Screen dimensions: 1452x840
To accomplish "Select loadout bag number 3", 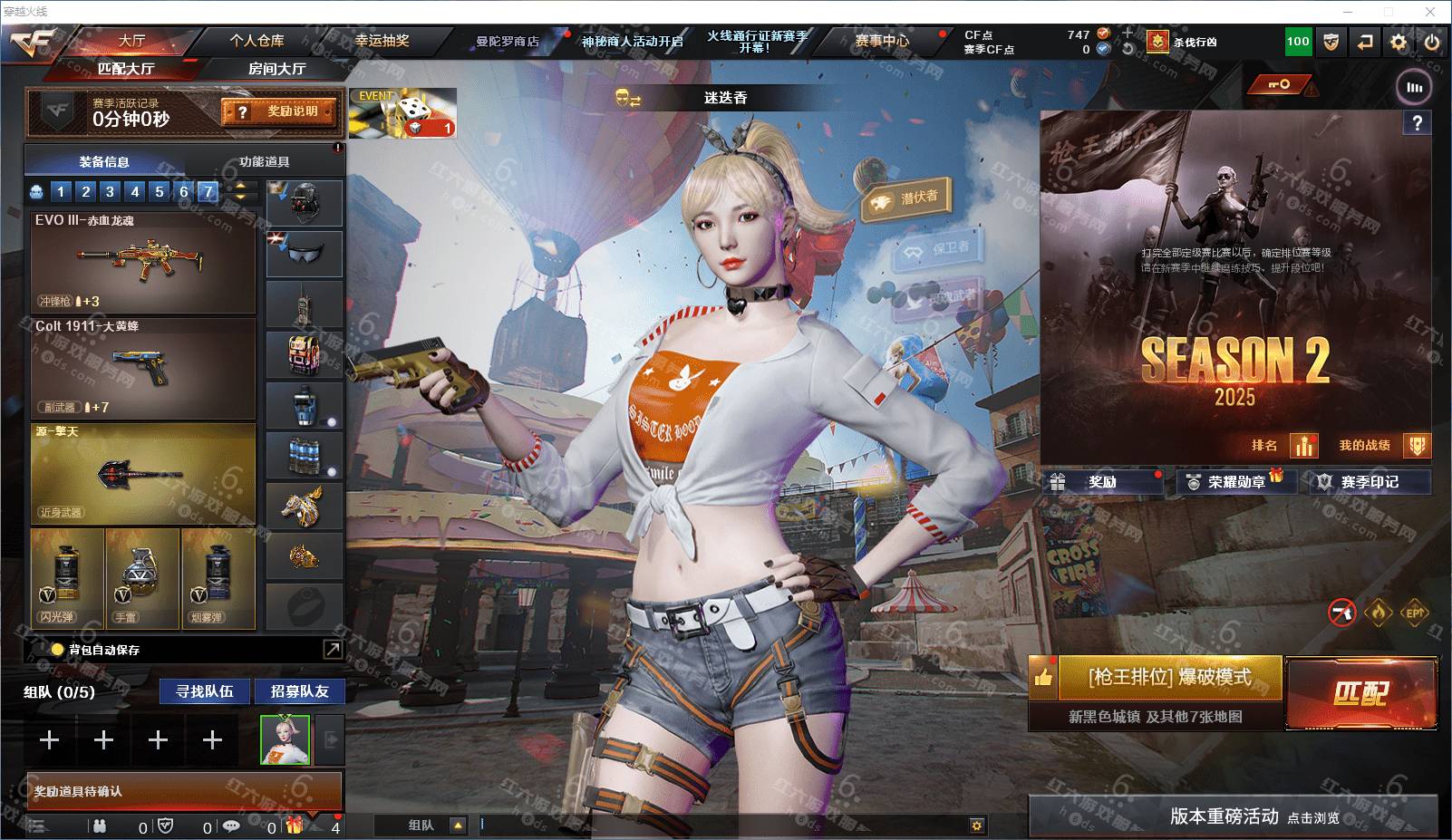I will pyautogui.click(x=110, y=191).
